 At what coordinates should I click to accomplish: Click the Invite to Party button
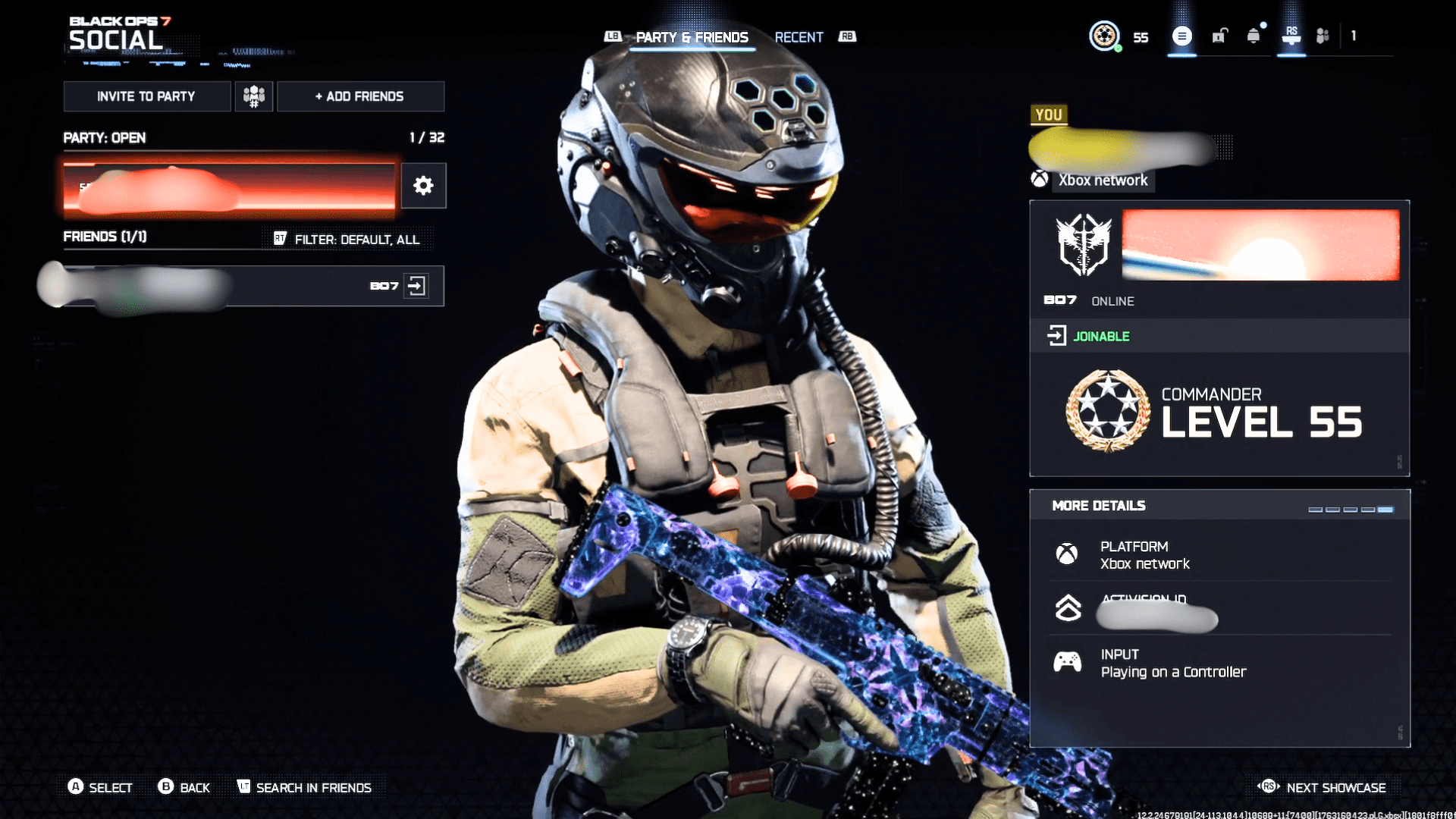pyautogui.click(x=146, y=96)
